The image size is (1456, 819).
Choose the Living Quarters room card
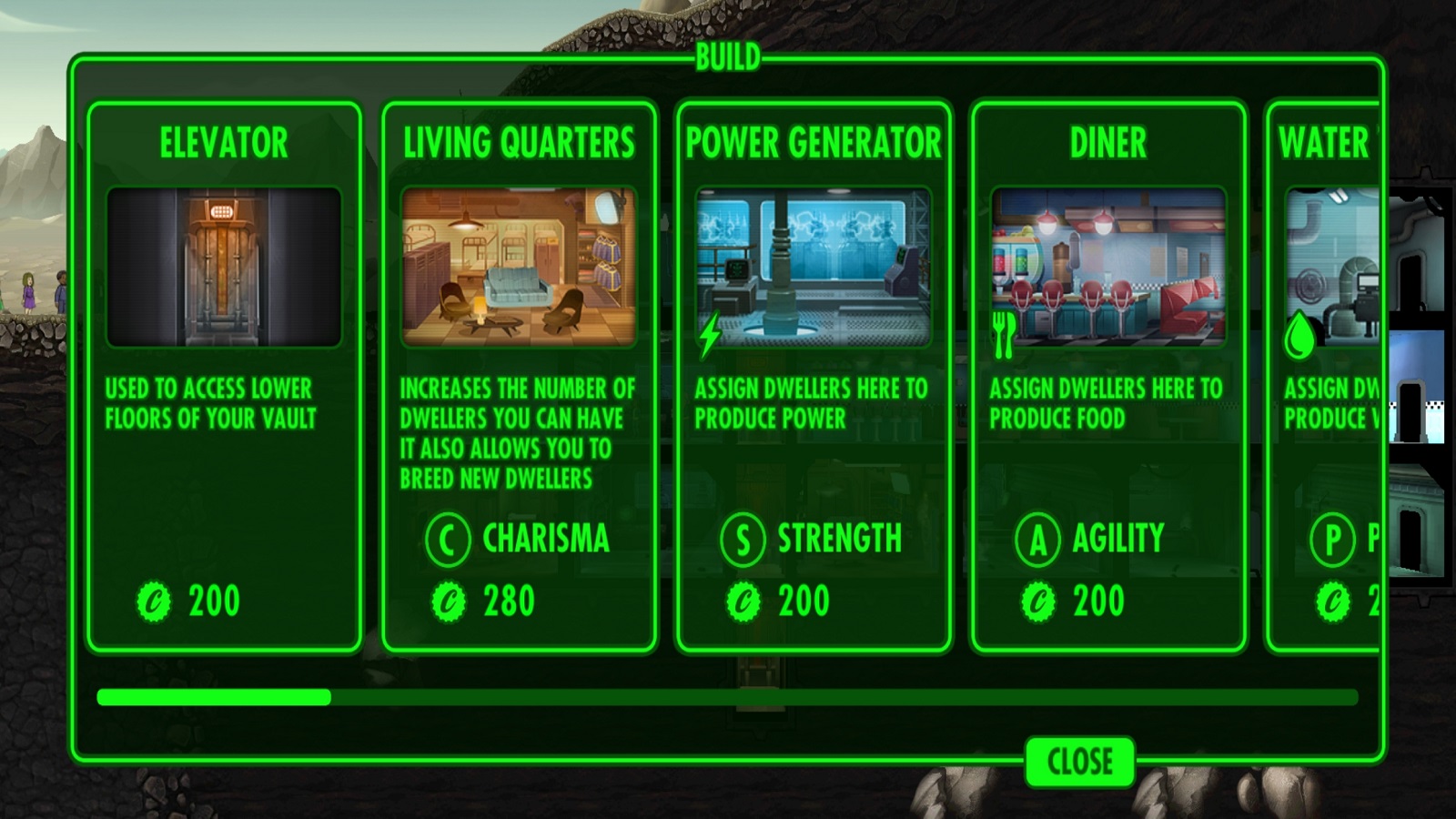(519, 377)
